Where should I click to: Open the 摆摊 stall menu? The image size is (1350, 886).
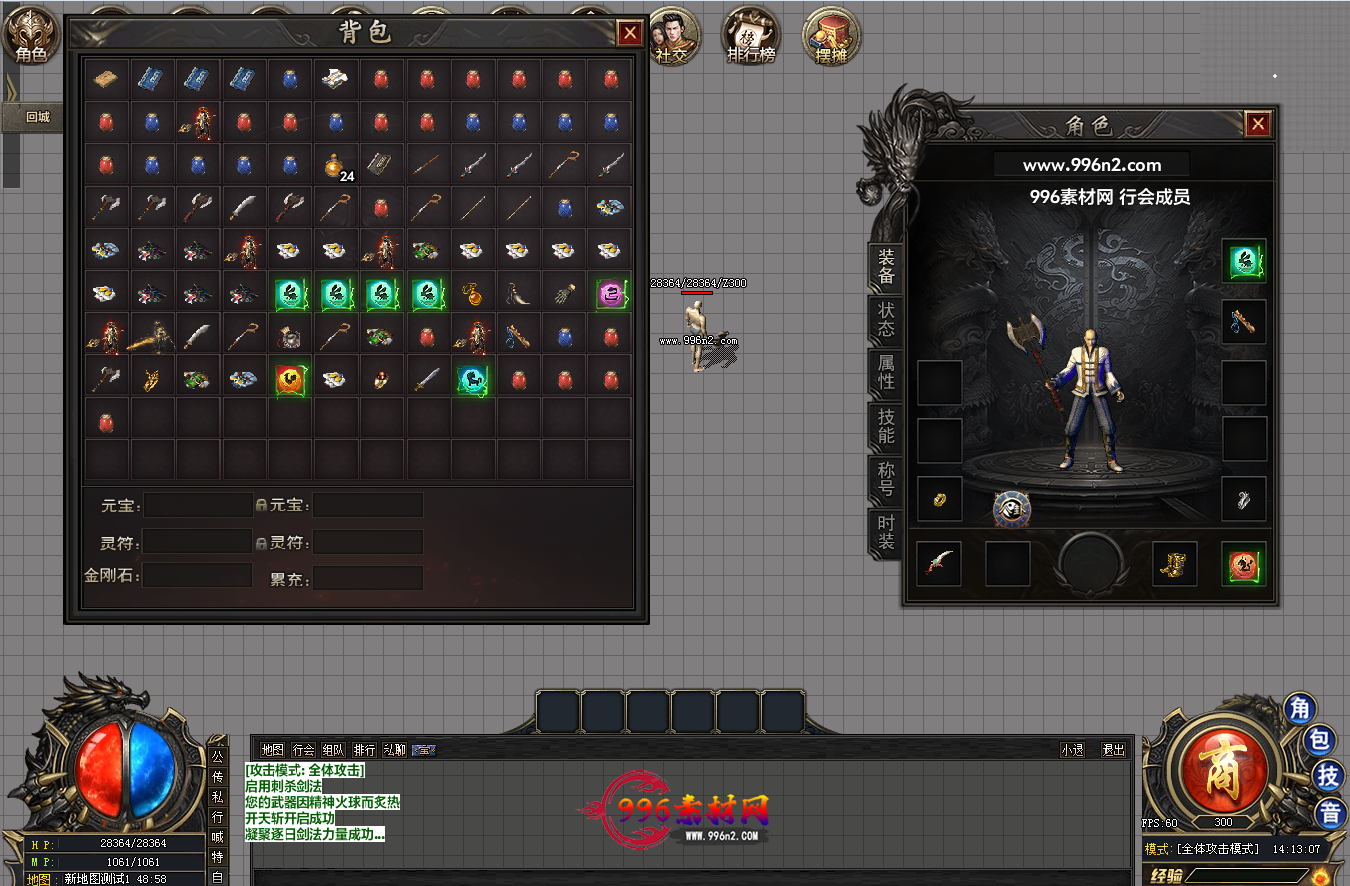coord(830,37)
